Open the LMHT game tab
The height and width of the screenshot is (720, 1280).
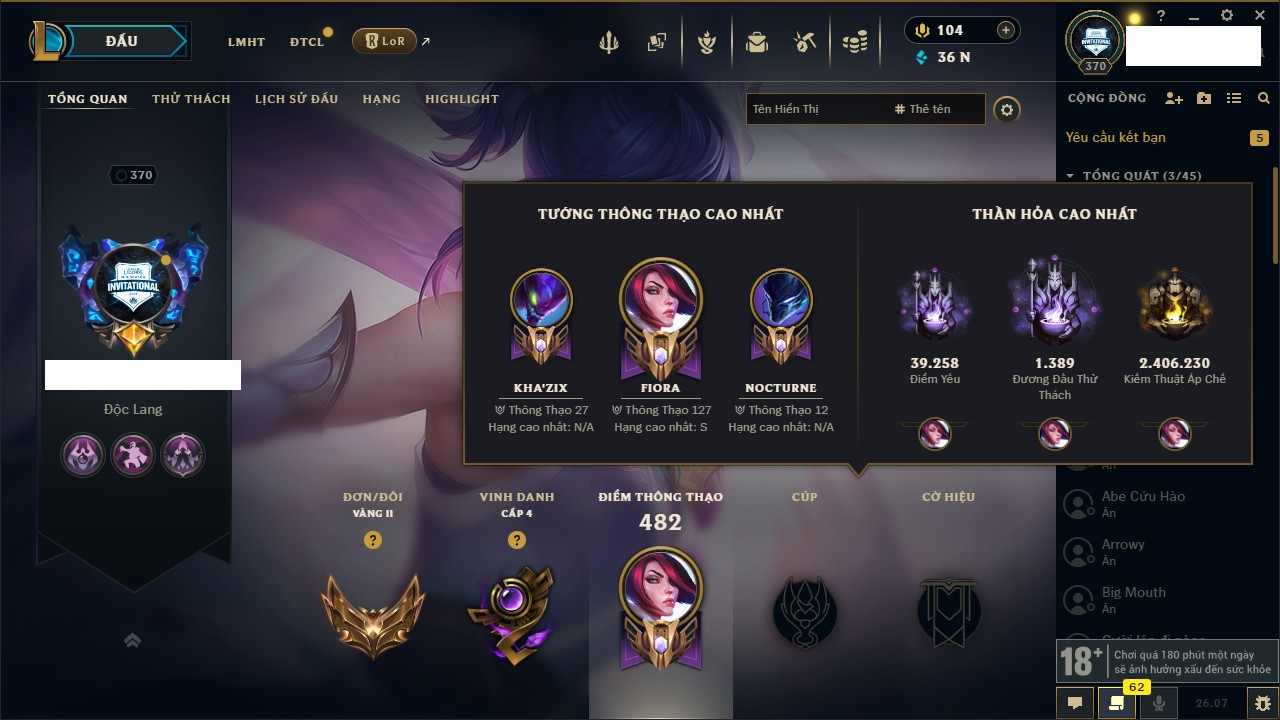[x=246, y=42]
